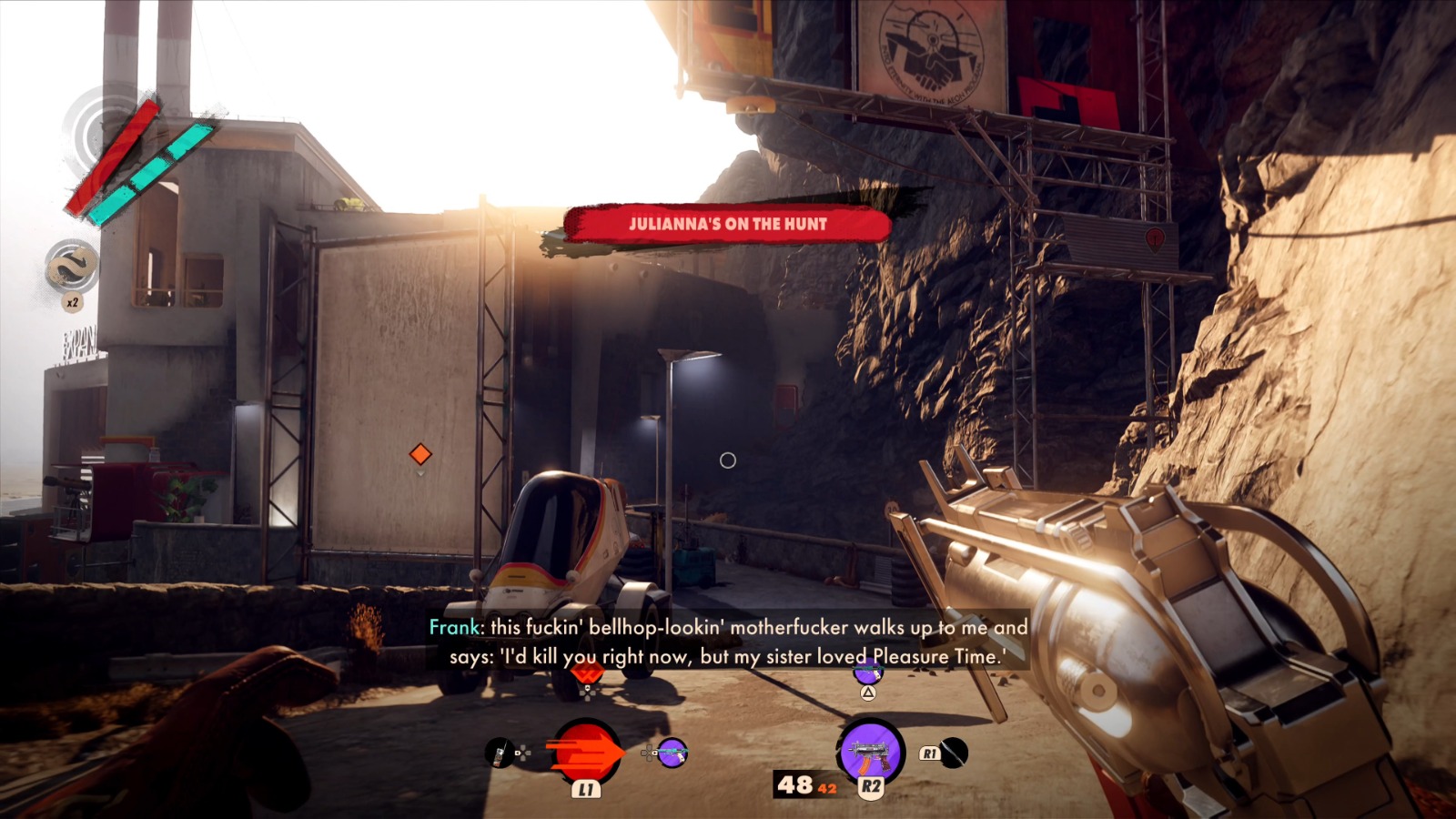Screen dimensions: 1456x819
Task: Pick the purple weapon swap icon under the subtitles
Action: (867, 673)
